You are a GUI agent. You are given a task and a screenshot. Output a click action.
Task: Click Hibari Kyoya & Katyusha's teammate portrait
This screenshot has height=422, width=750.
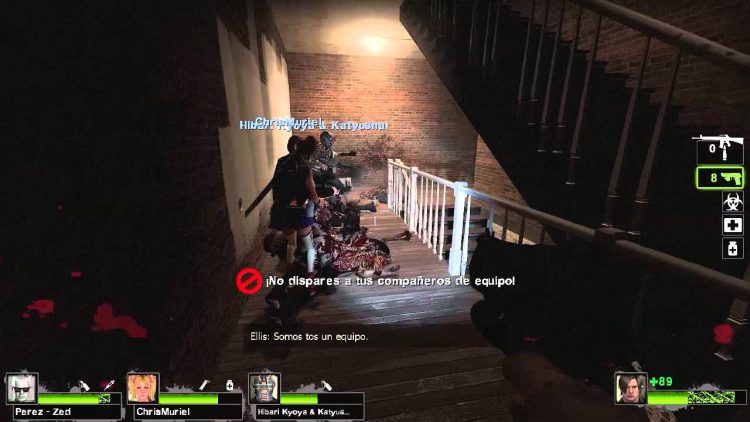263,388
